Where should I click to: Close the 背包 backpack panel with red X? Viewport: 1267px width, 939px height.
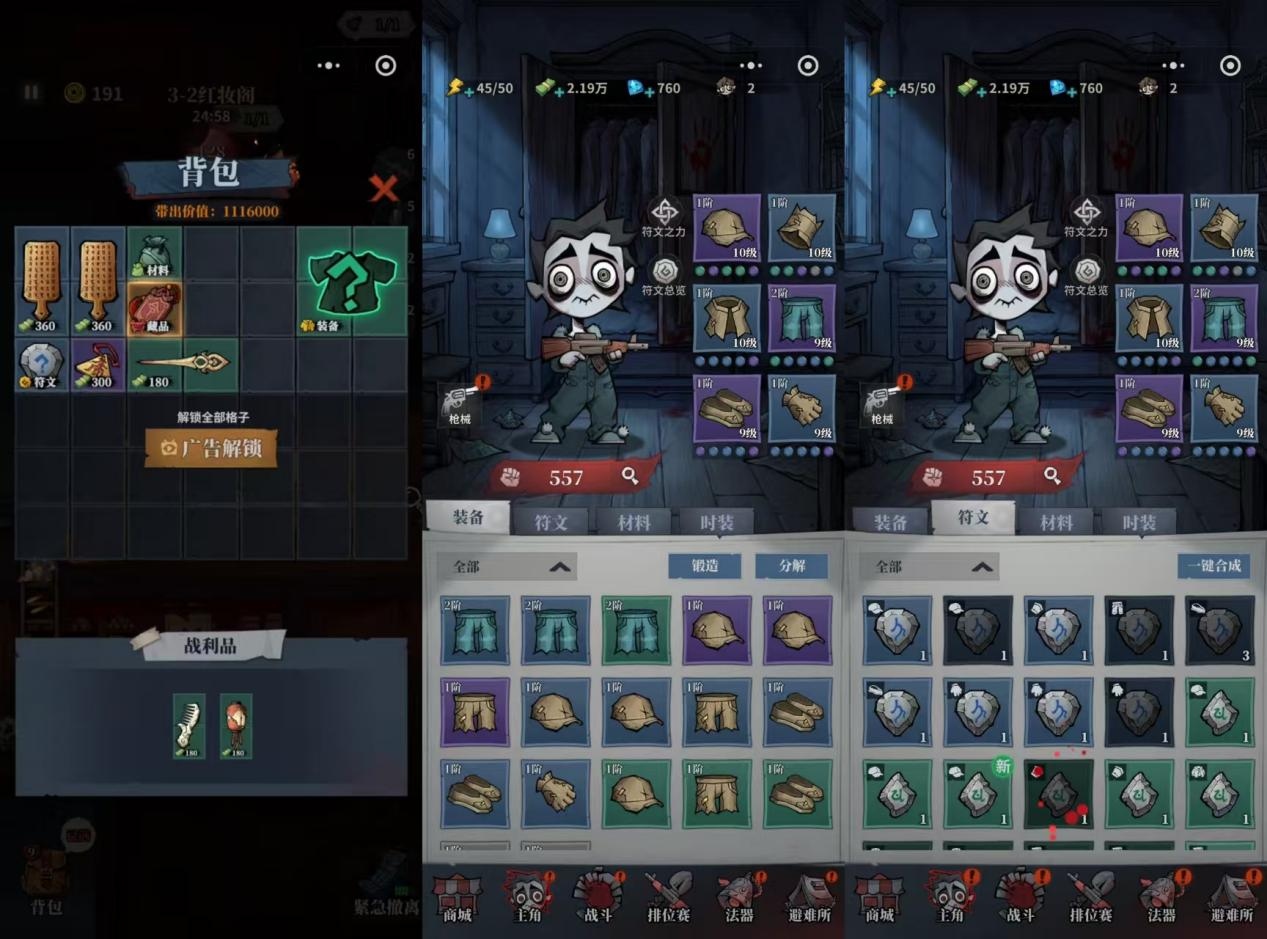click(384, 187)
